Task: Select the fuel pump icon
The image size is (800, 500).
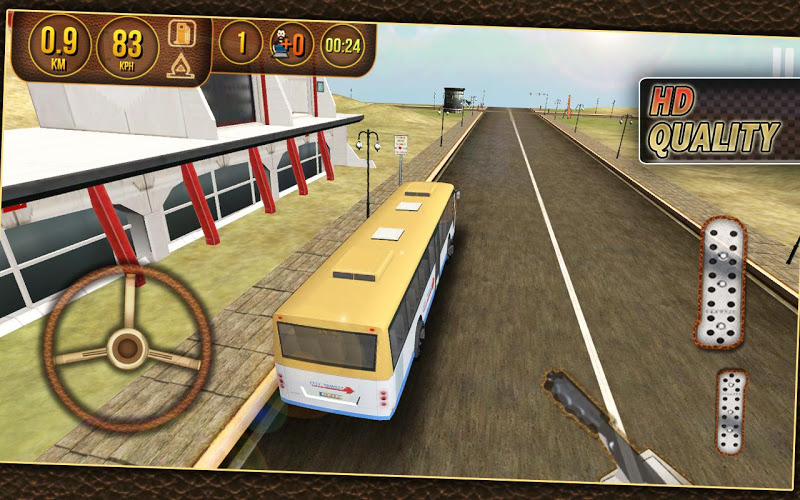Action: click(x=181, y=33)
